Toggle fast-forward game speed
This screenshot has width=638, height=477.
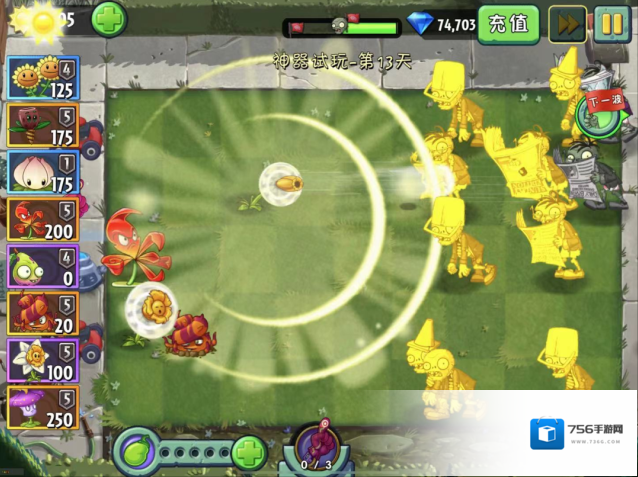click(567, 24)
